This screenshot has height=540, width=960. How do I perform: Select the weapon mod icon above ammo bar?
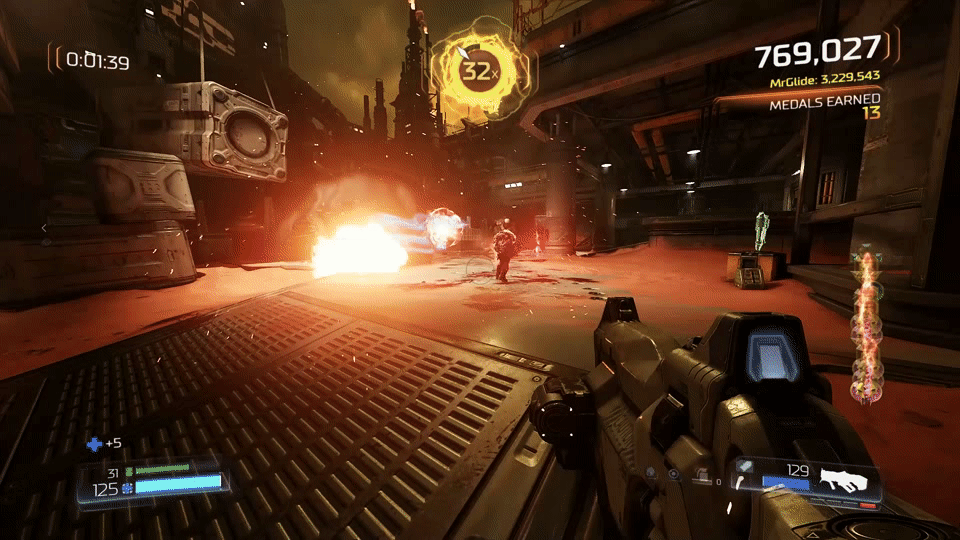click(746, 467)
